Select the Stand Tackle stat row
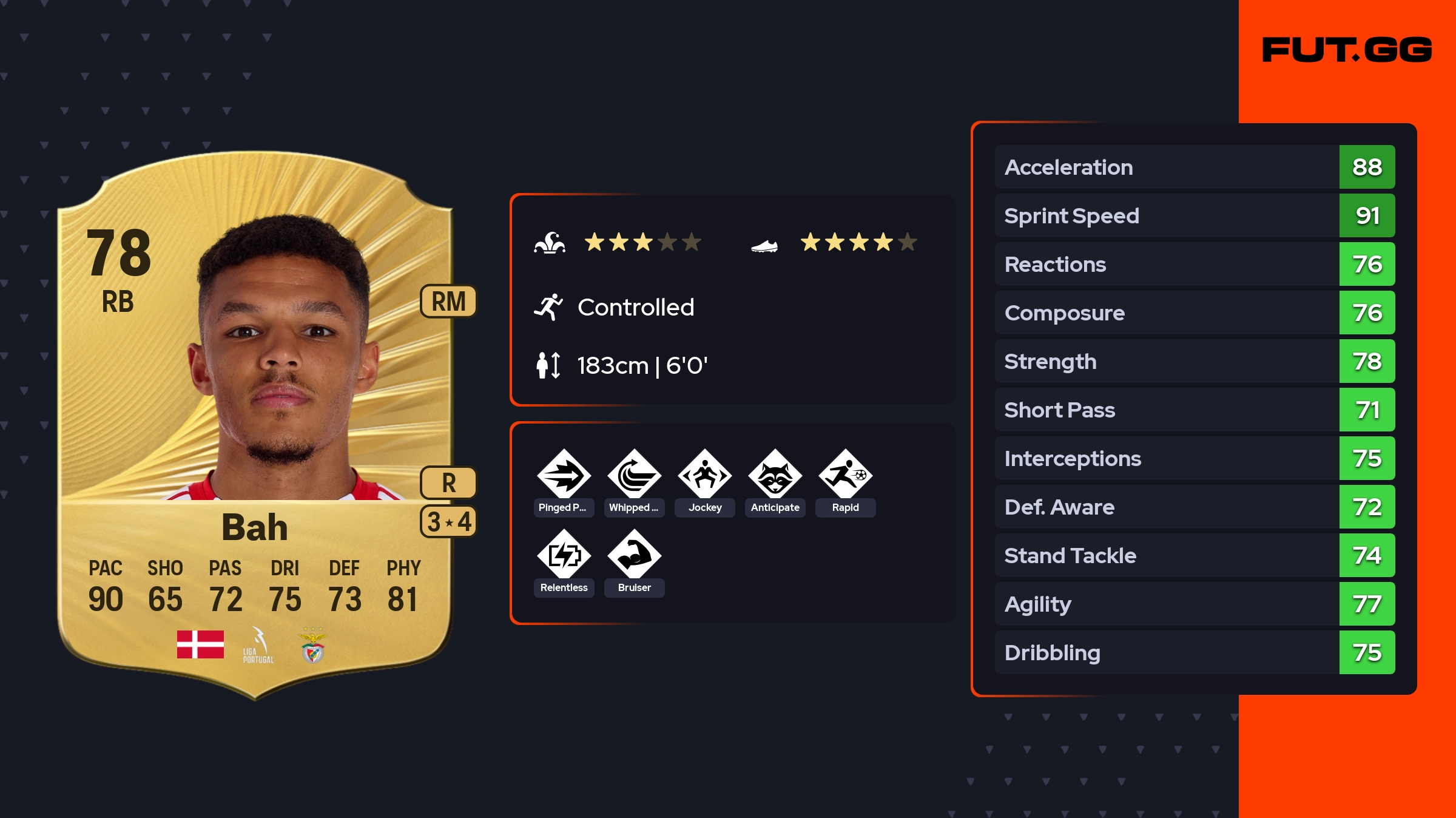The image size is (1456, 818). tap(1195, 555)
